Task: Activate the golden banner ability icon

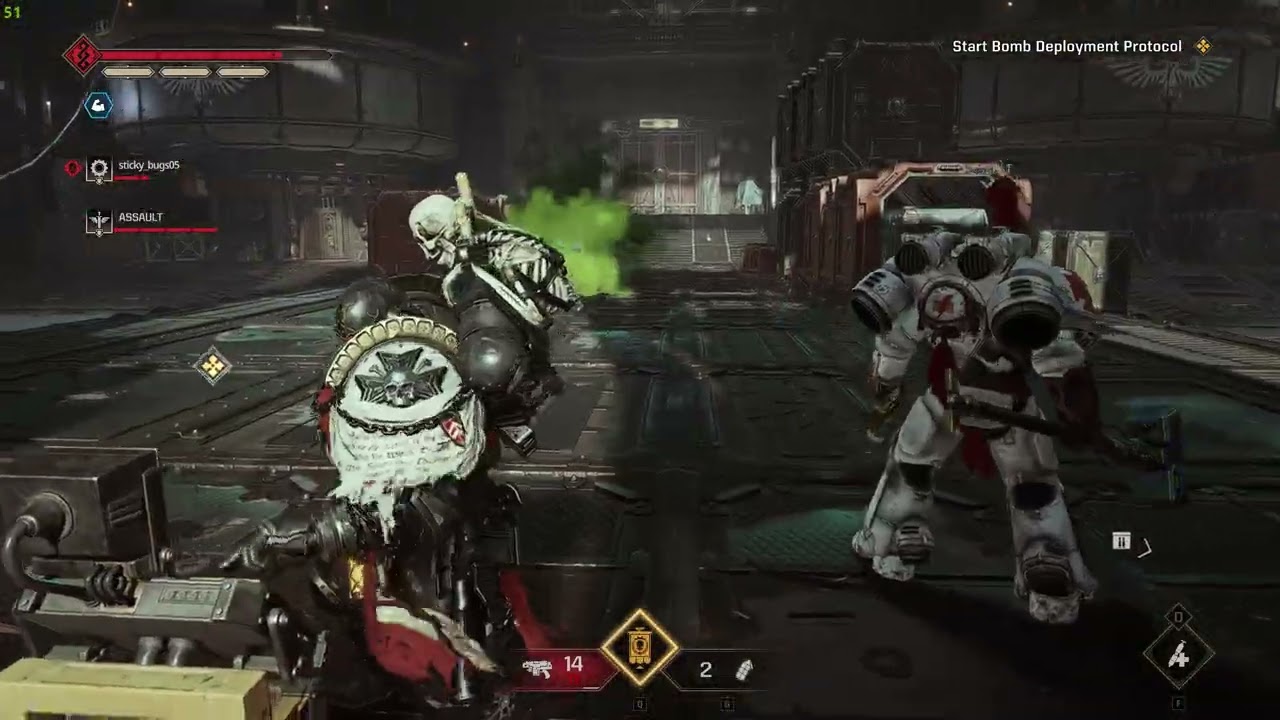Action: [x=640, y=649]
